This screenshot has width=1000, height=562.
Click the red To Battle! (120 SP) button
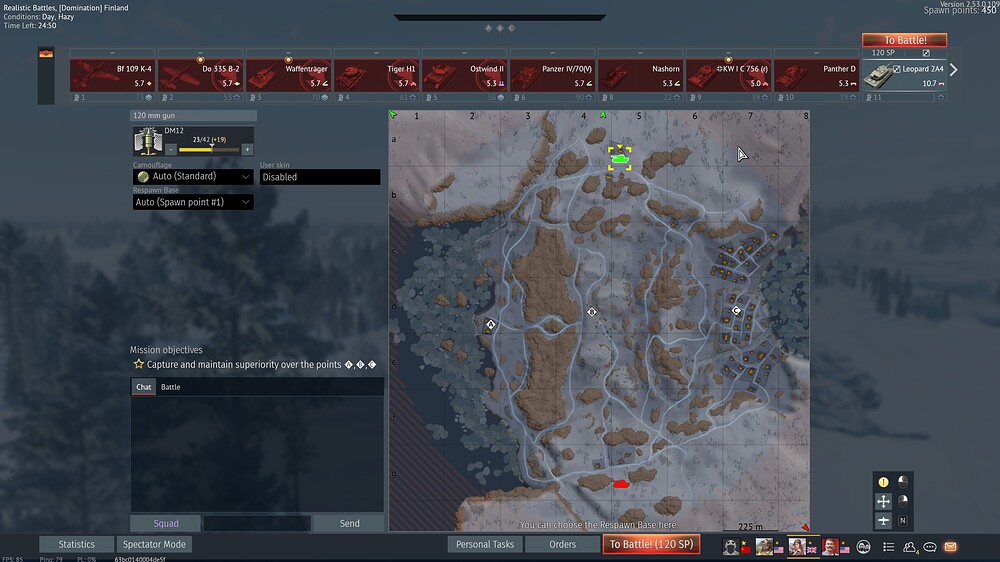tap(650, 545)
